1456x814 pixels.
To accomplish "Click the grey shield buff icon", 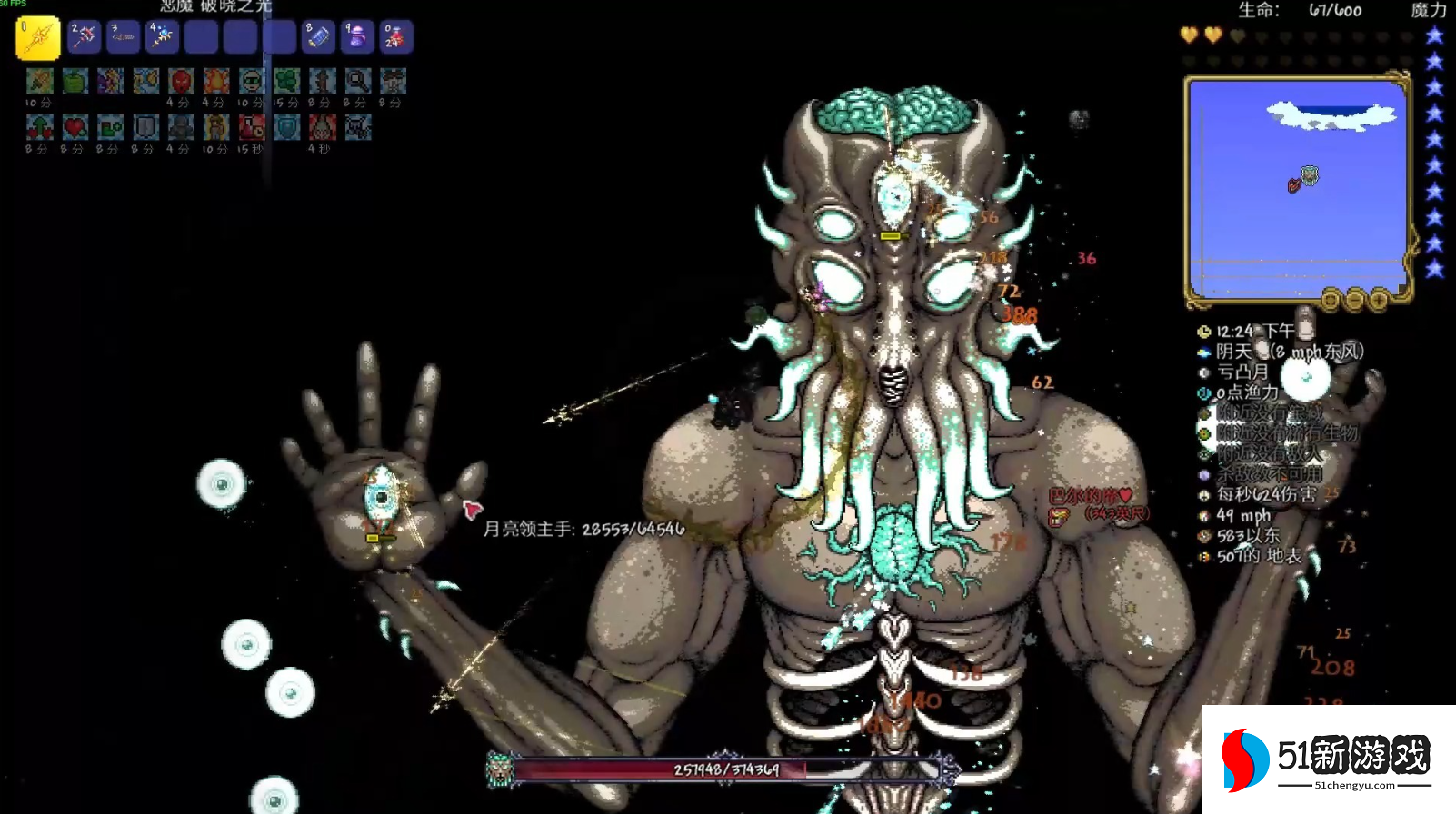I will (x=145, y=128).
